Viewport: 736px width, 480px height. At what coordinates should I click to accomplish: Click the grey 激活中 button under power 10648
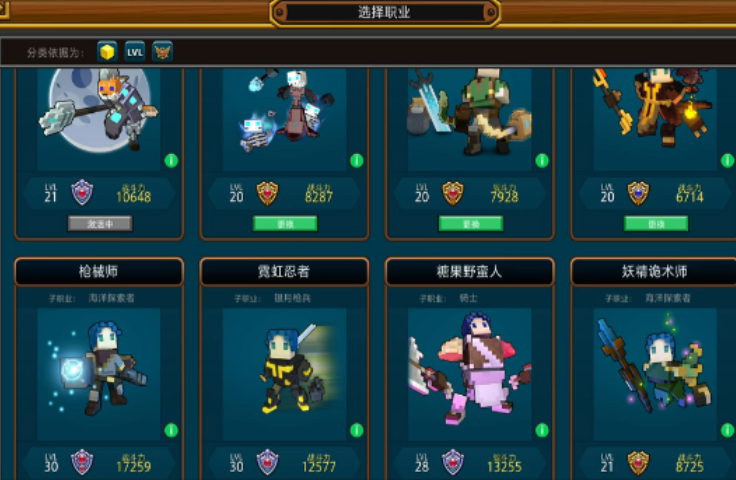pos(100,224)
